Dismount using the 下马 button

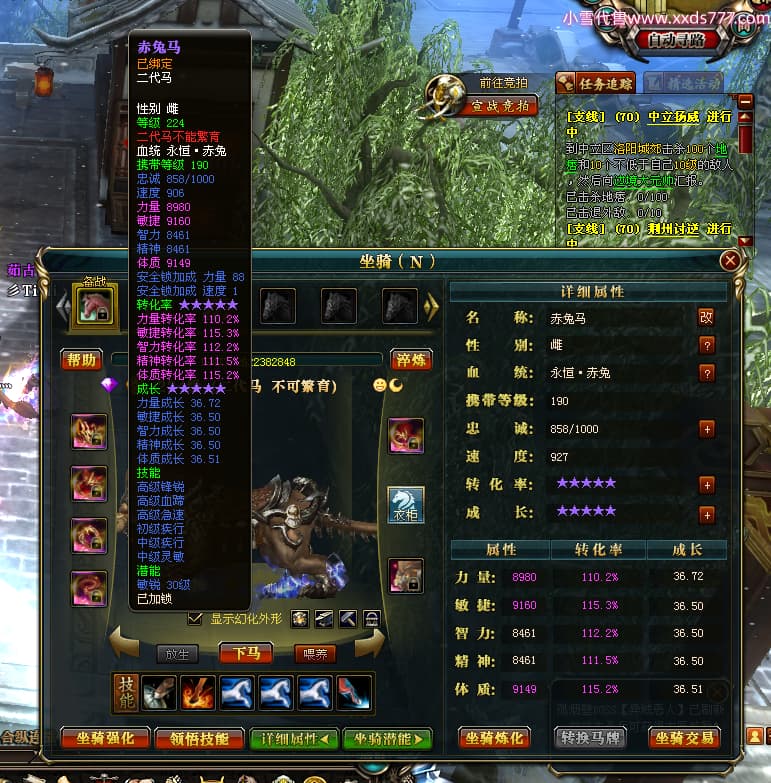246,654
